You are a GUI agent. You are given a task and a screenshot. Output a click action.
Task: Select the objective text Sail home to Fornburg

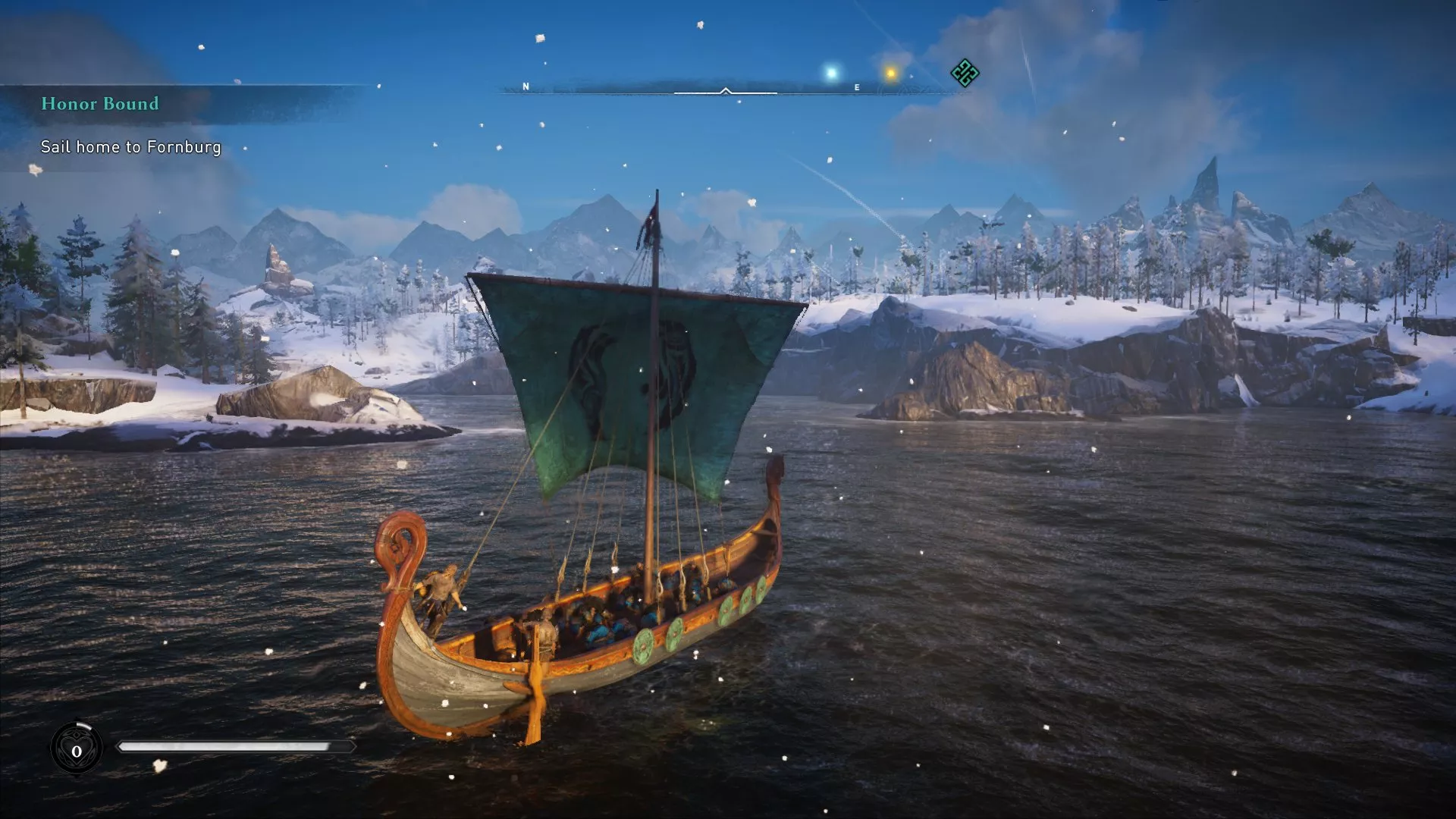tap(130, 148)
